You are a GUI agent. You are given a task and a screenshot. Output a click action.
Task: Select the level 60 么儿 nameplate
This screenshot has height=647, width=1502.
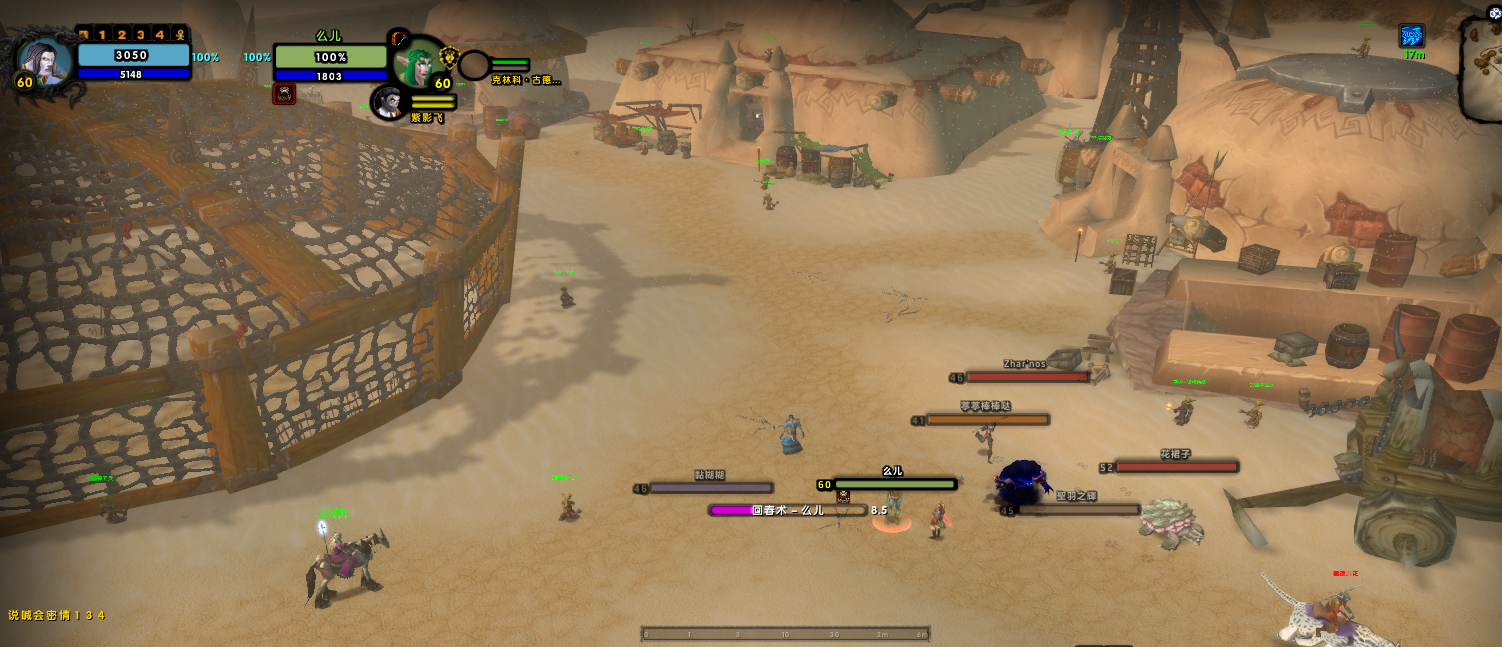coord(895,484)
